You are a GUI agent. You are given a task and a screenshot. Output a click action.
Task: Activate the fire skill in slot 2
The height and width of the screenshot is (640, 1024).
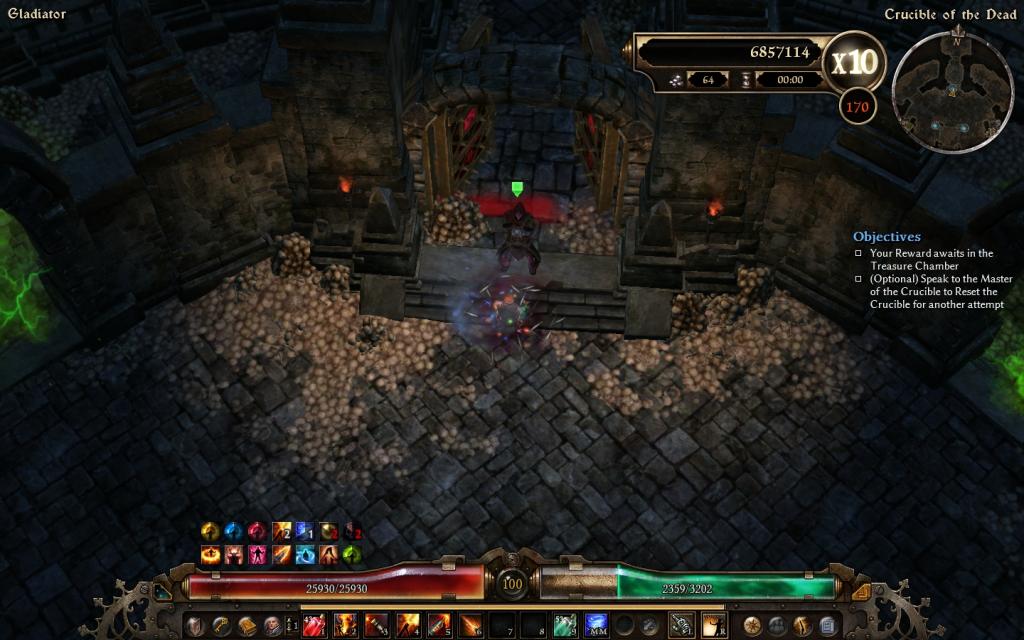(343, 626)
